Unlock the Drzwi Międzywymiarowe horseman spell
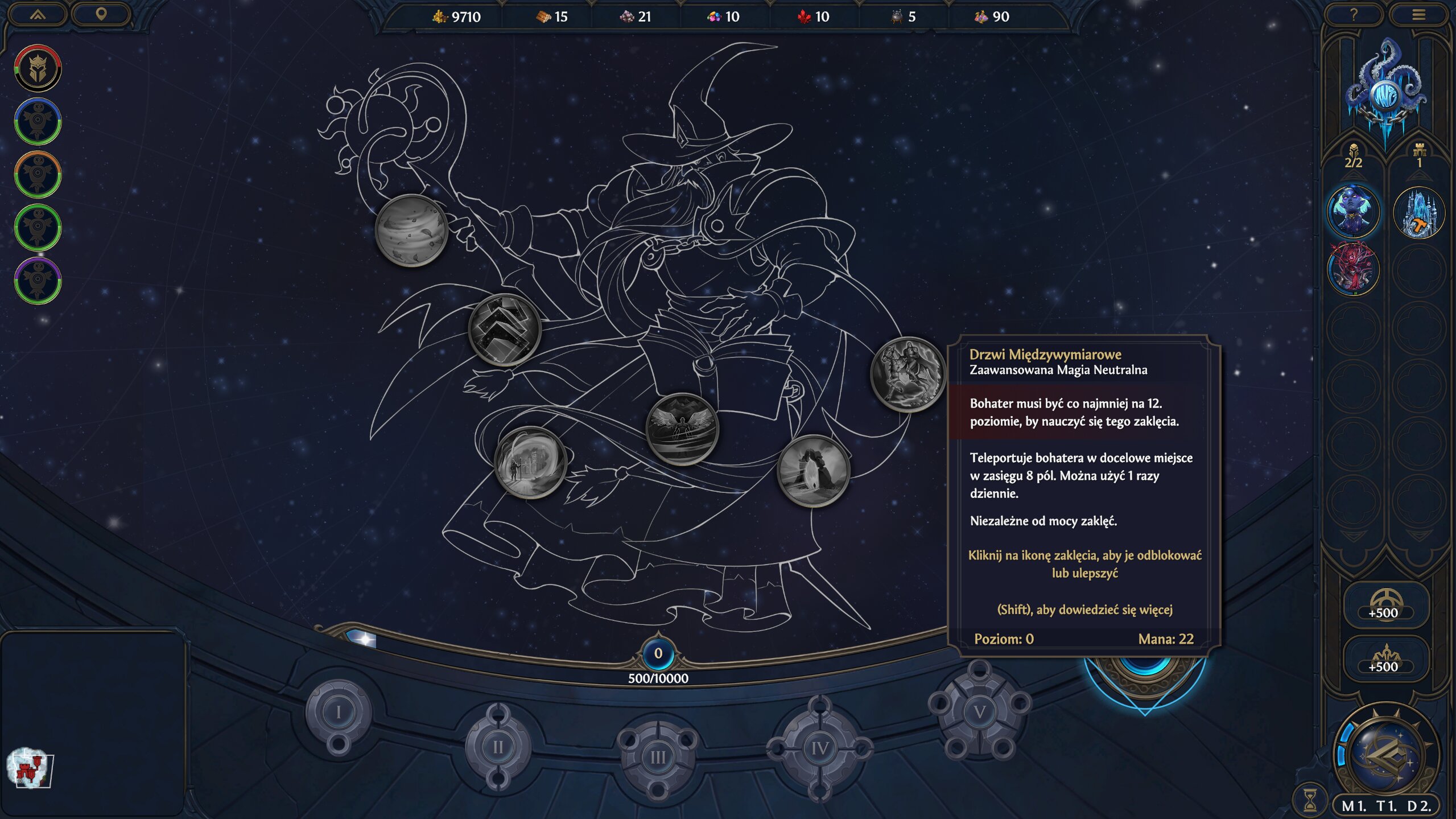Screen dimensions: 1456x819 coord(908,374)
